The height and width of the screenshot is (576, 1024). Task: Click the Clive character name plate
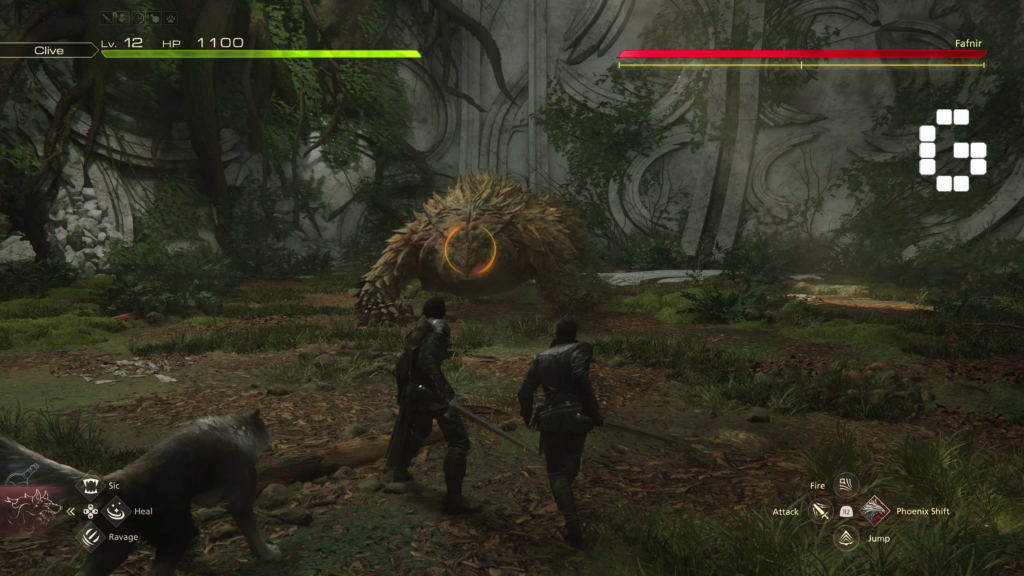49,50
